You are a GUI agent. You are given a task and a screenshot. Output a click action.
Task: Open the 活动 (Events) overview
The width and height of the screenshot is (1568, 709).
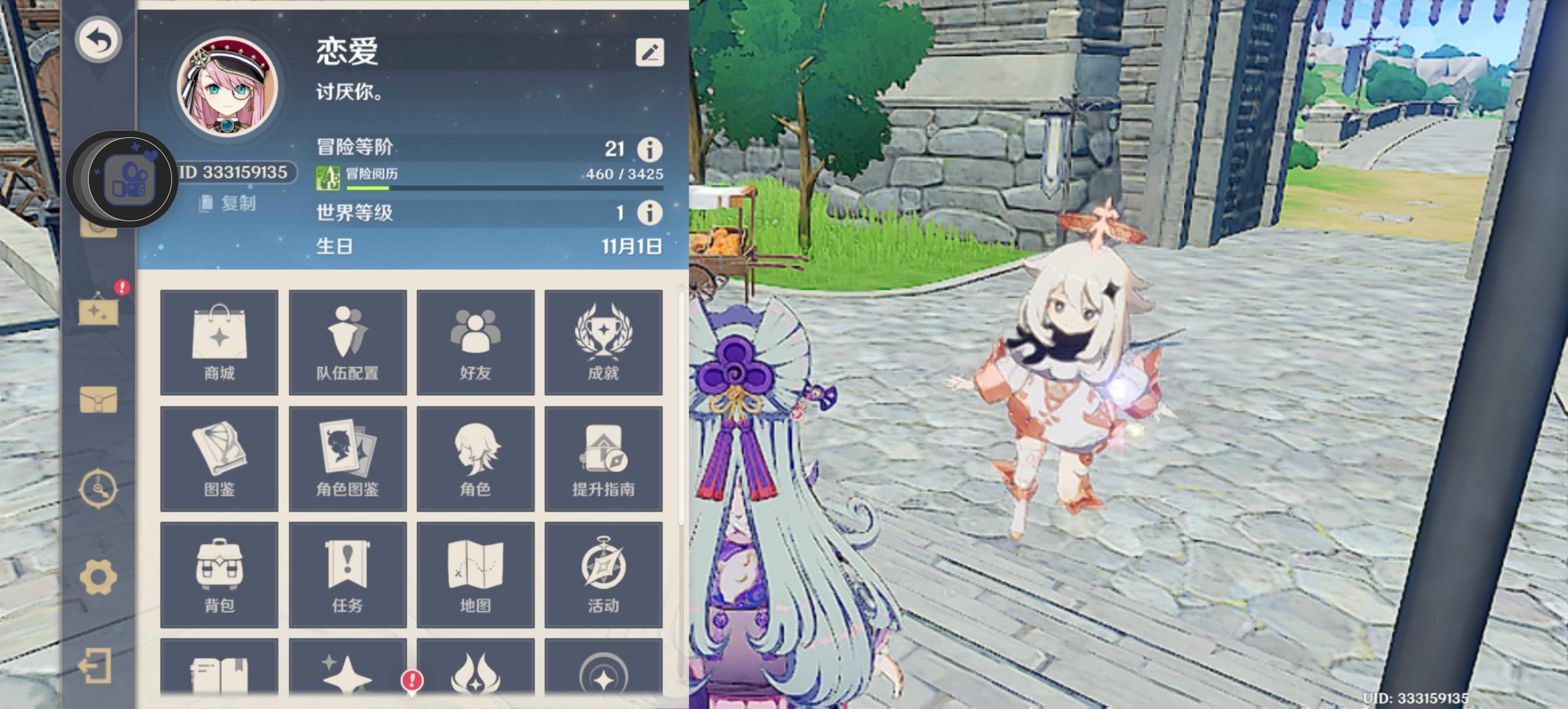(603, 574)
